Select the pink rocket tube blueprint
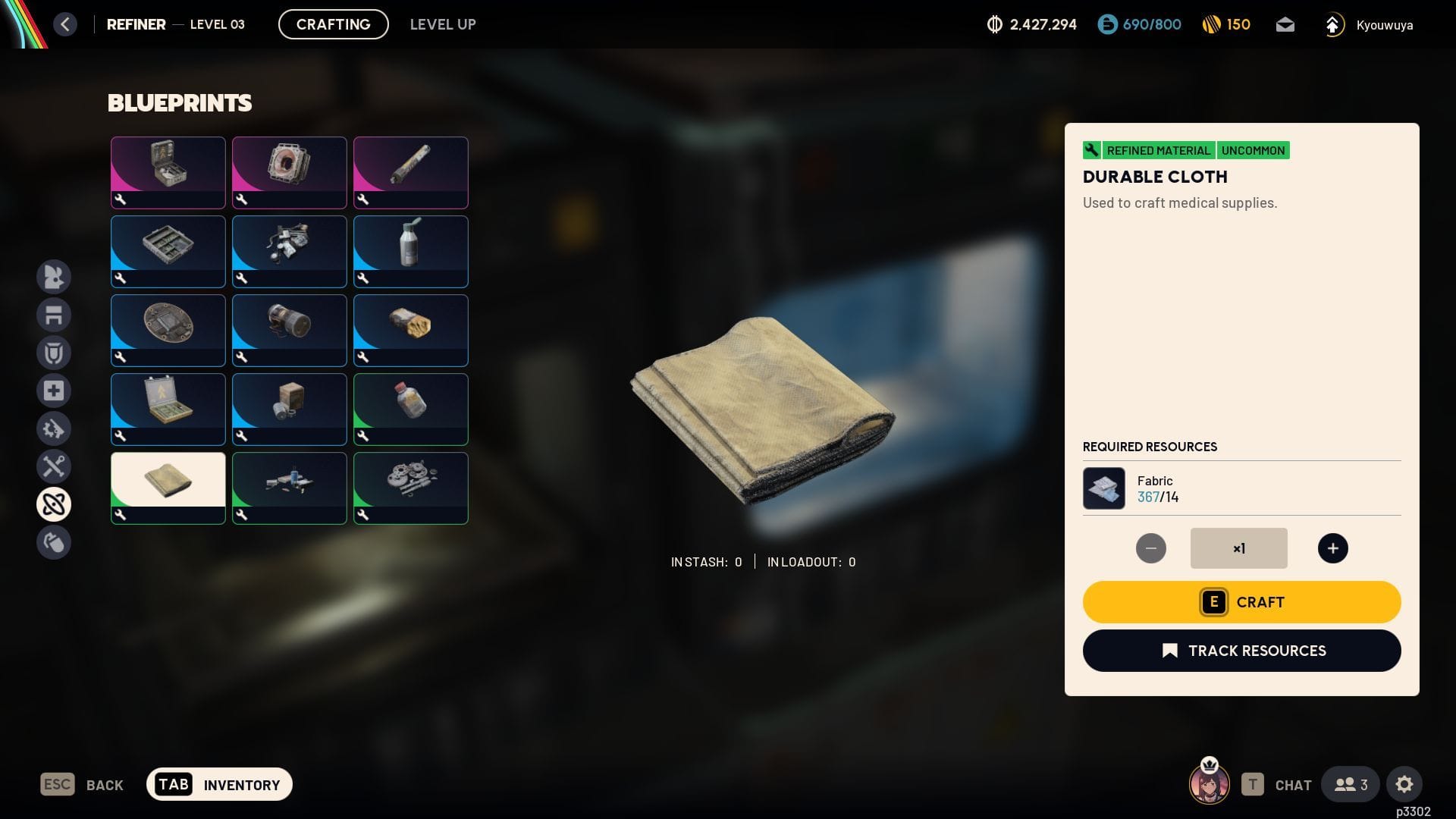Image resolution: width=1456 pixels, height=819 pixels. click(x=410, y=171)
